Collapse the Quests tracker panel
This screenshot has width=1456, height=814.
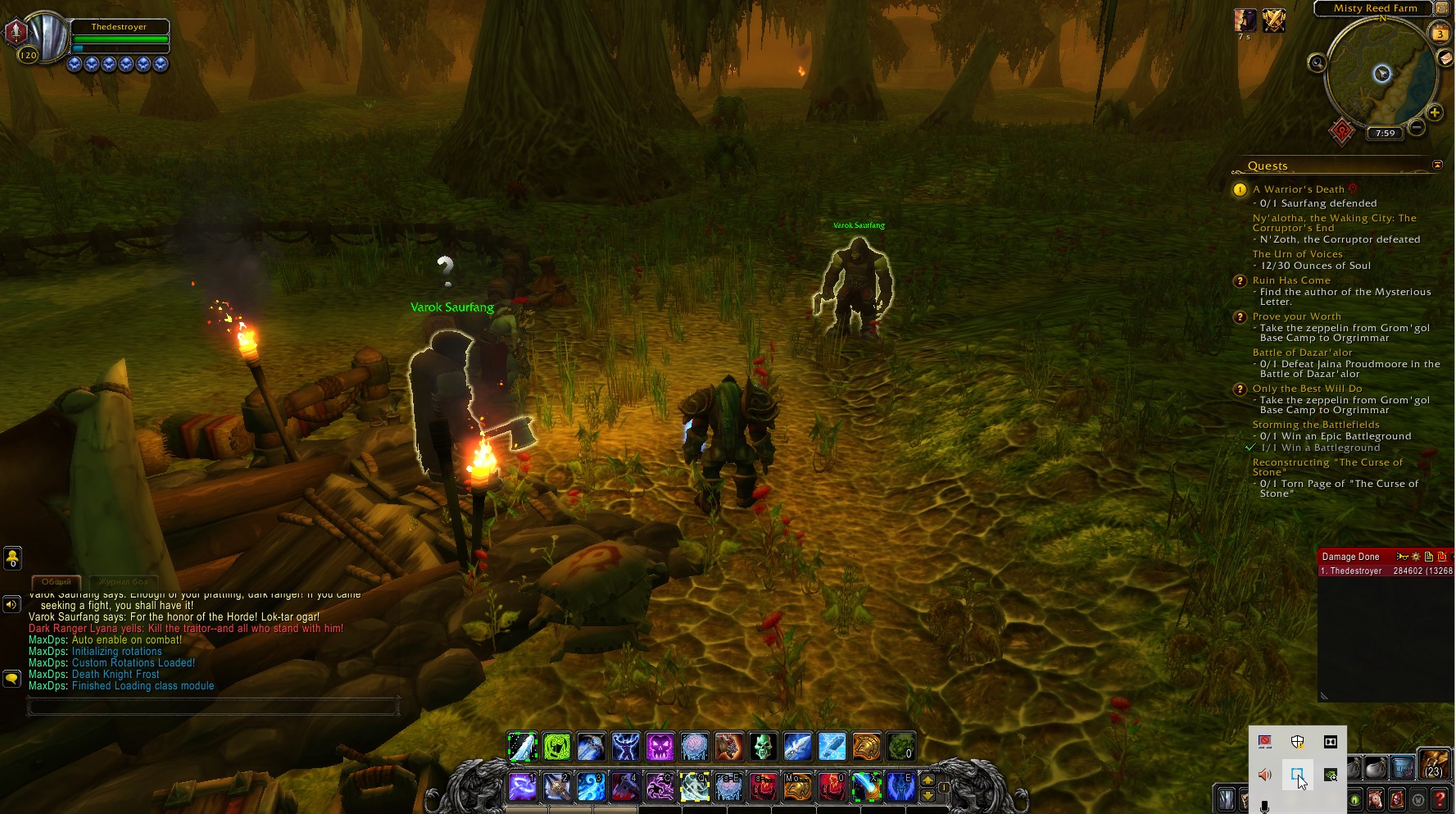(x=1437, y=165)
